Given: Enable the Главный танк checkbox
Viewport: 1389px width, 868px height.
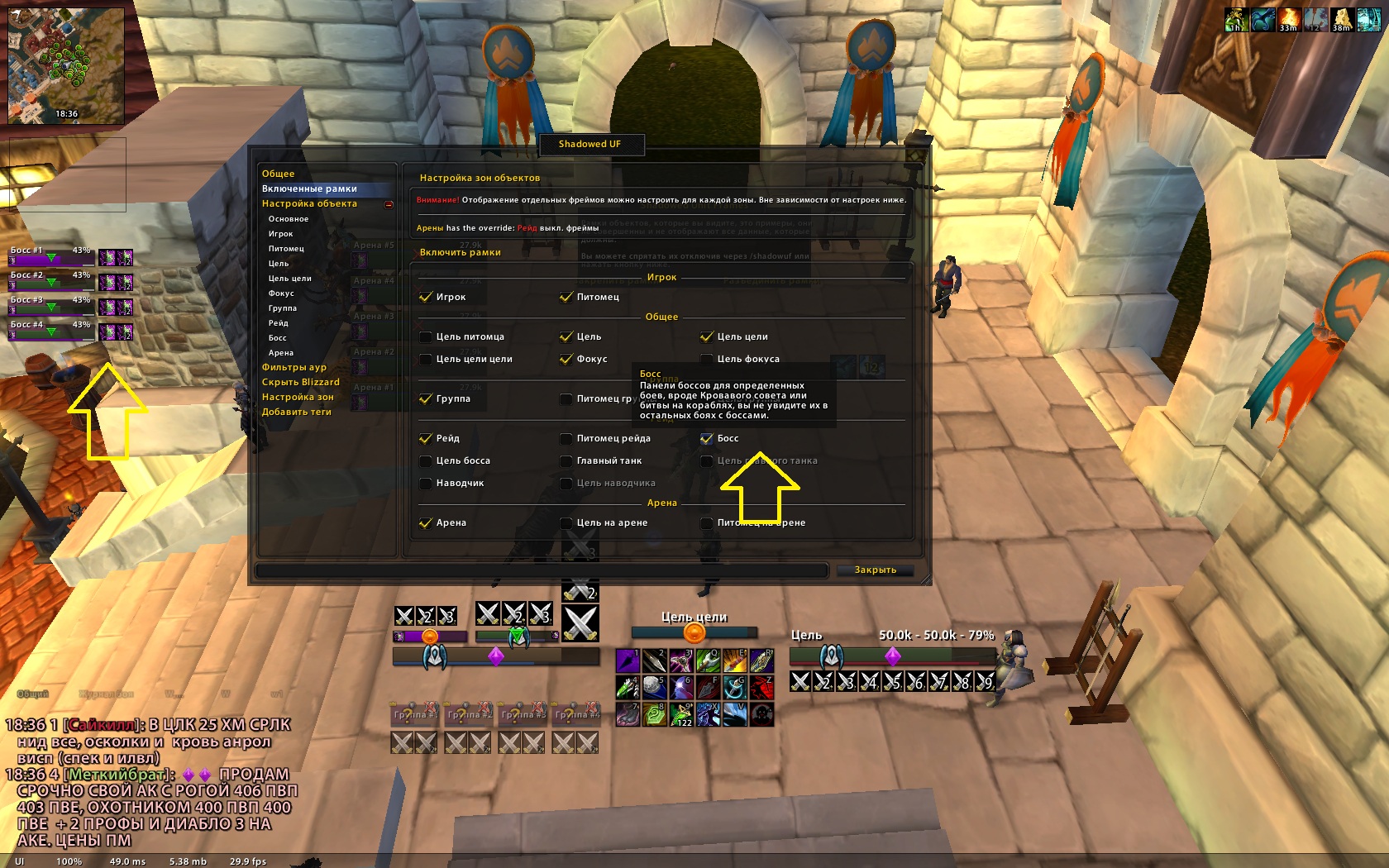Looking at the screenshot, I should click(566, 461).
